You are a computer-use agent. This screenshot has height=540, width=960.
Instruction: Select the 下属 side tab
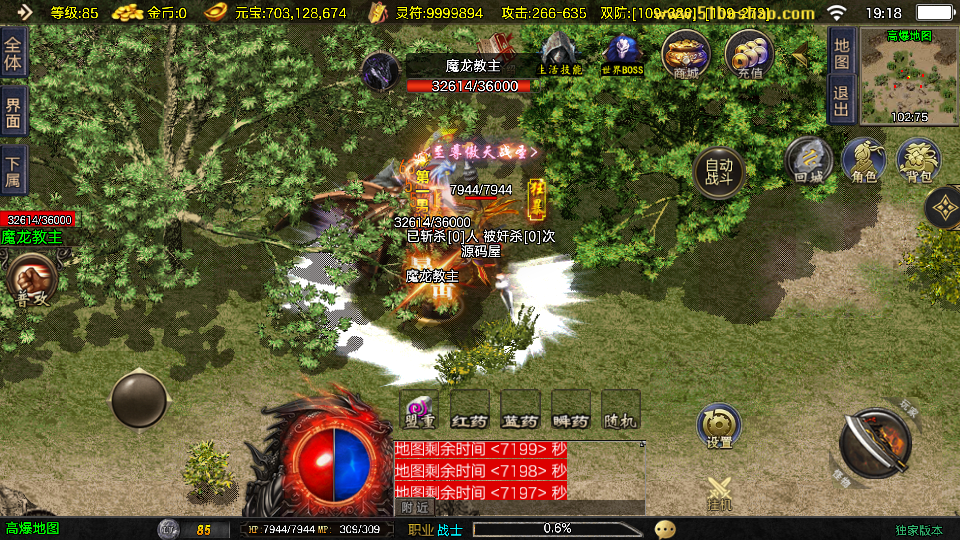point(13,169)
